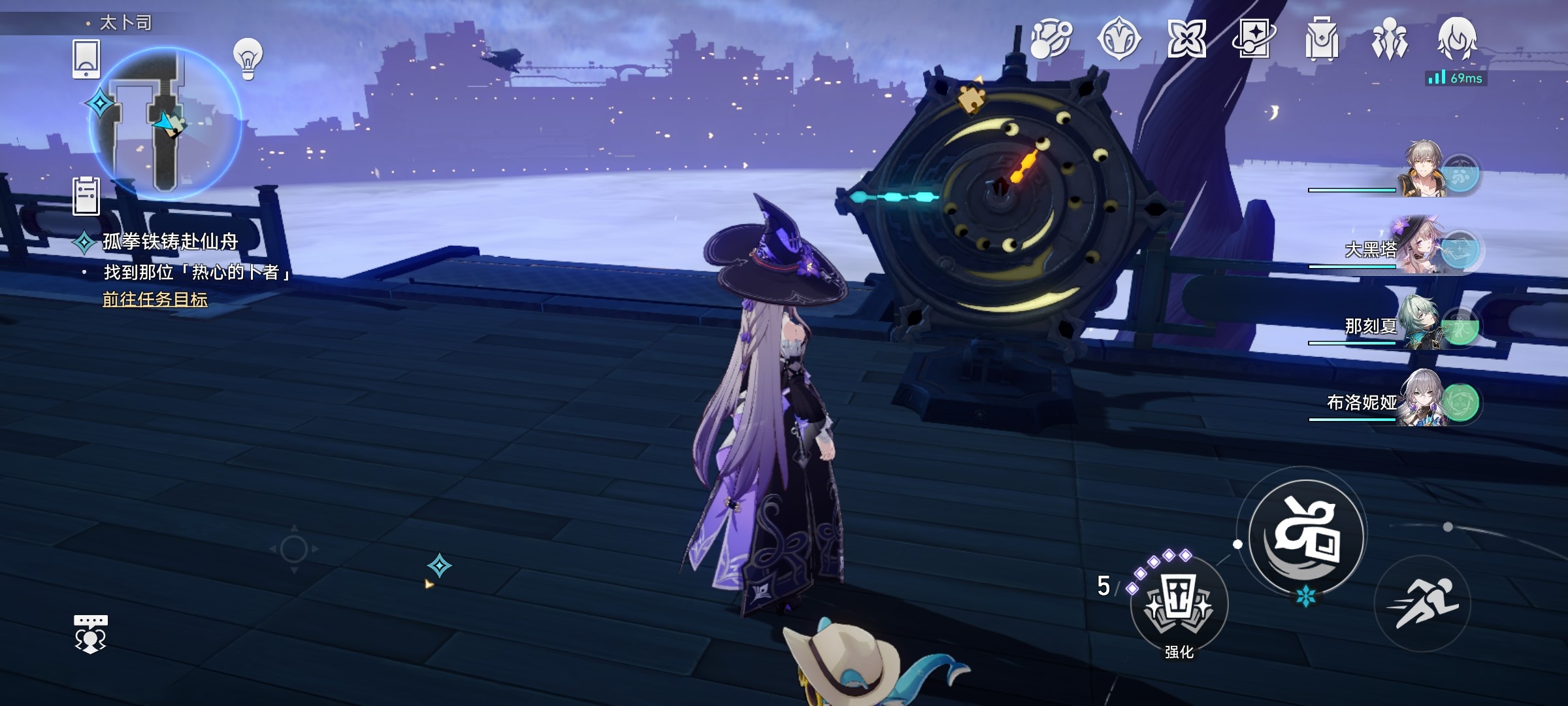
Task: Open the team setup icon
Action: [x=1389, y=39]
